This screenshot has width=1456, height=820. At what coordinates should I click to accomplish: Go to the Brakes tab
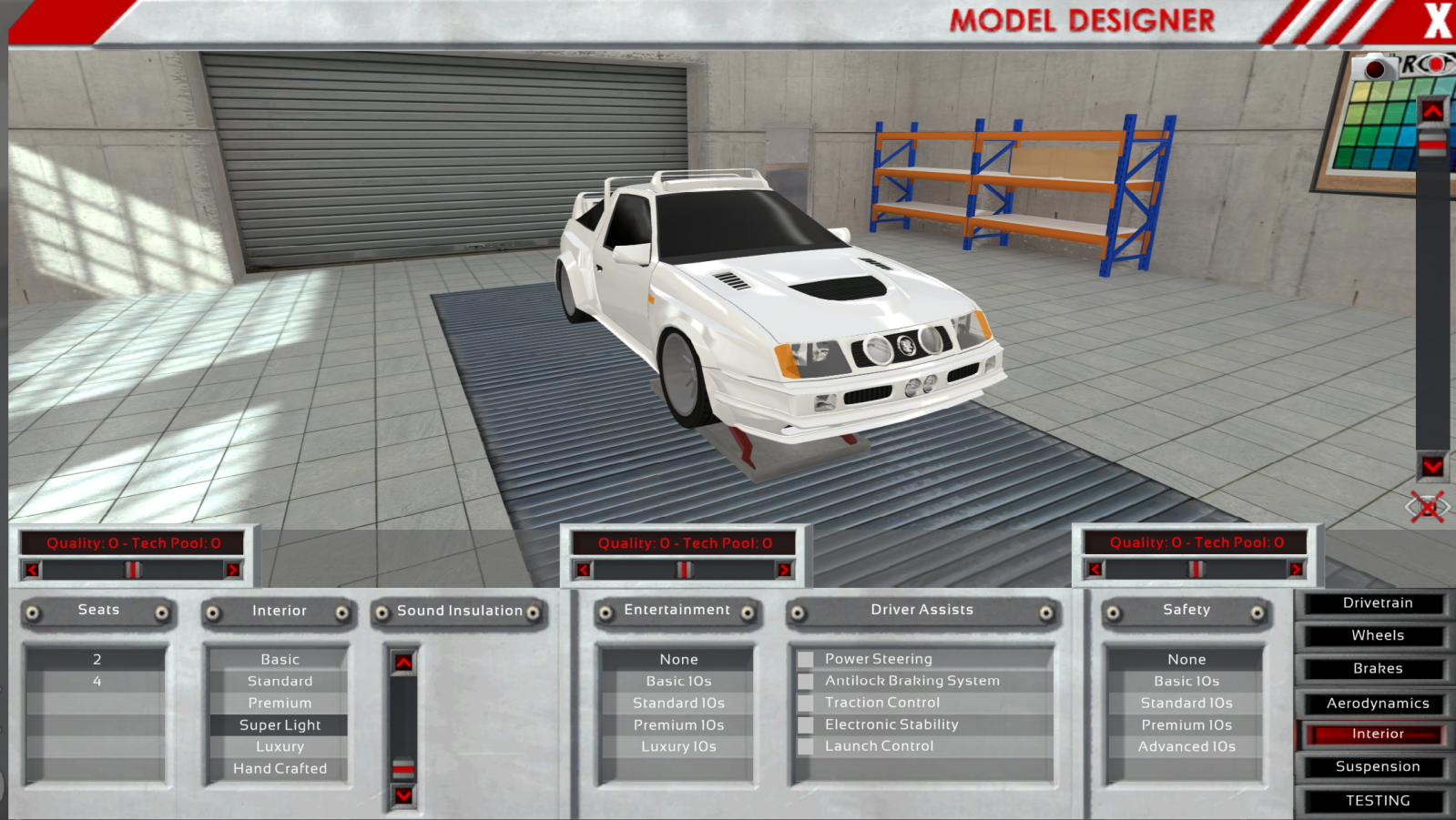(1376, 669)
